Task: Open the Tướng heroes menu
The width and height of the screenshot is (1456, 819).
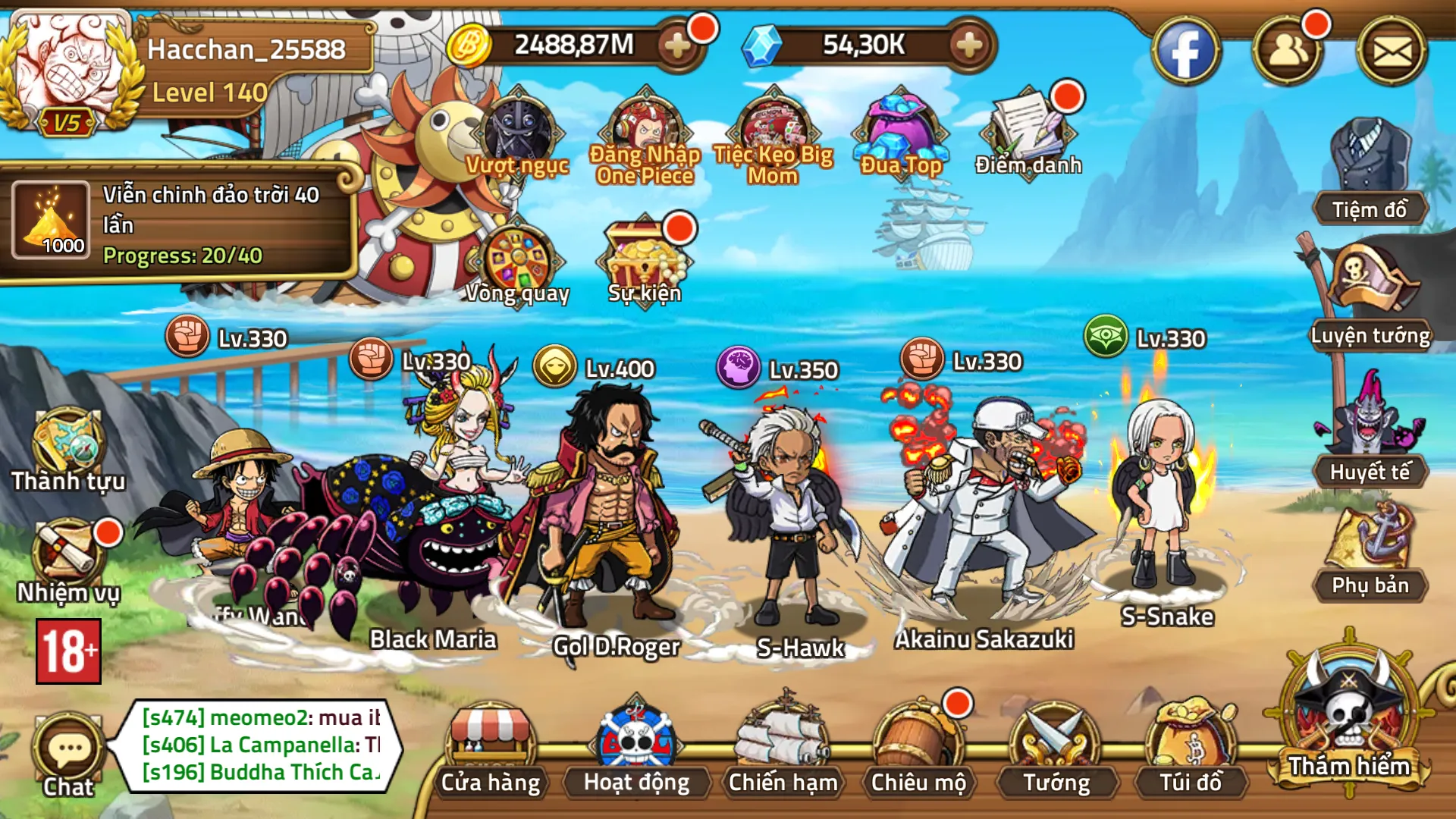Action: click(x=1056, y=747)
